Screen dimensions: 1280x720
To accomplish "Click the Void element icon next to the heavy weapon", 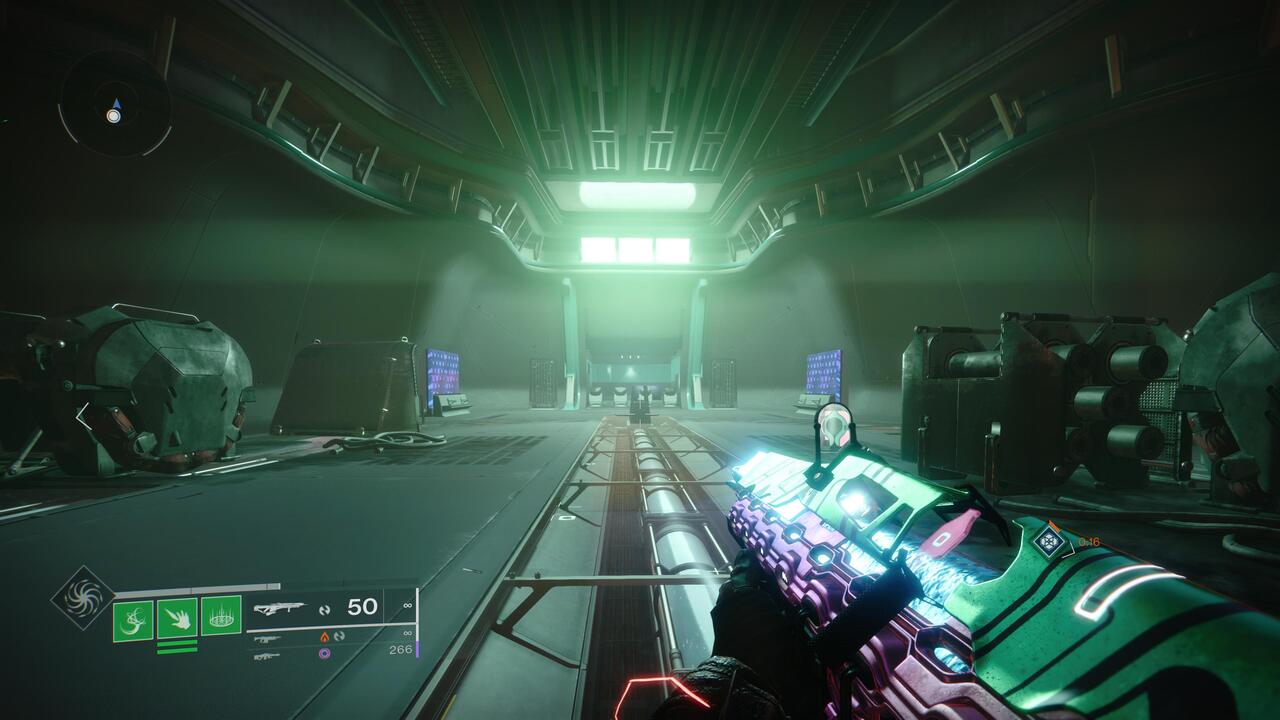I will tap(325, 653).
